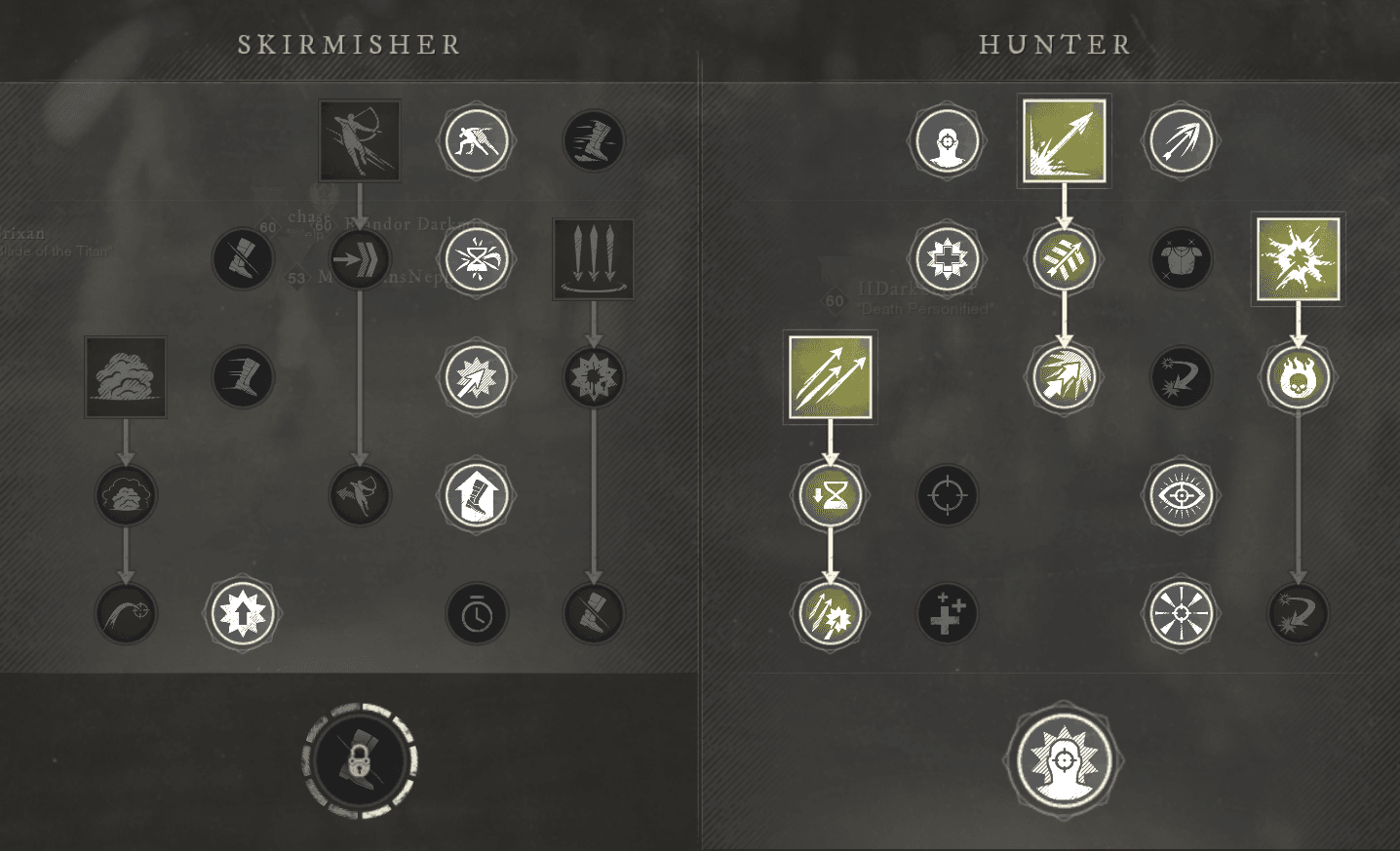The image size is (1400, 851).
Task: Click the eye-shaped passive in Hunter tree
Action: click(1181, 494)
